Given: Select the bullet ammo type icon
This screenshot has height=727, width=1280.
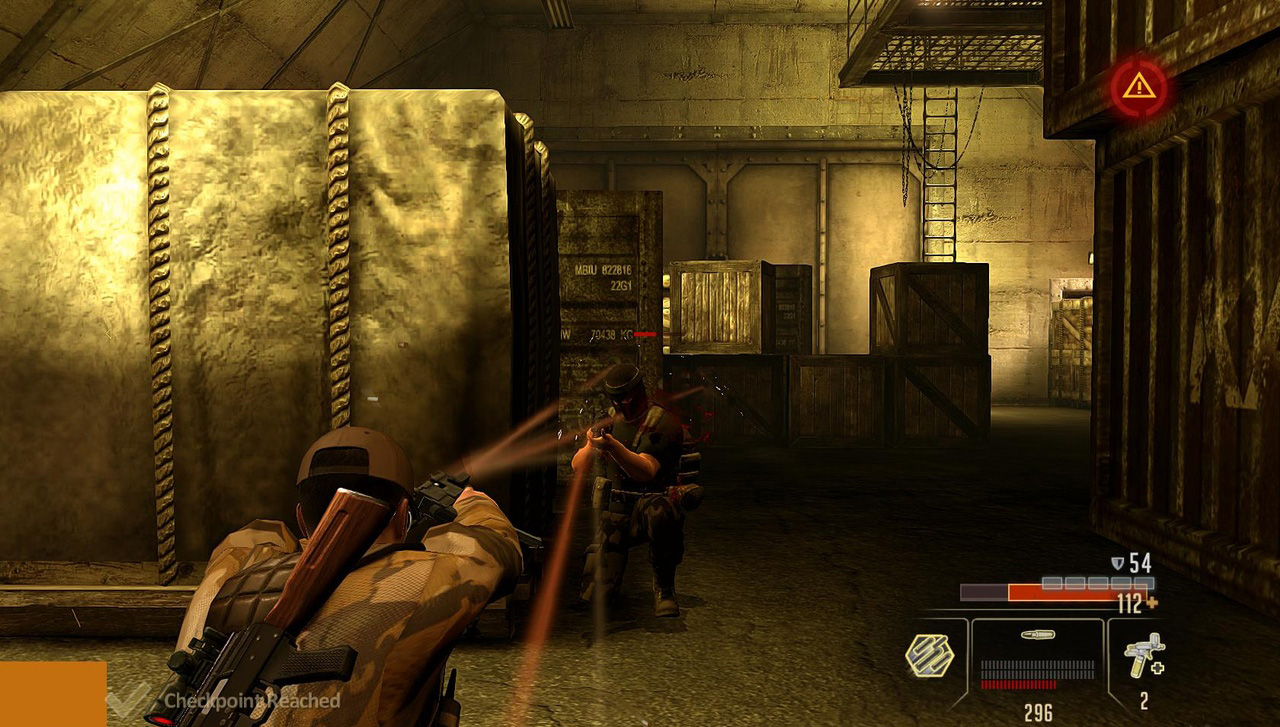Looking at the screenshot, I should click(x=1036, y=634).
